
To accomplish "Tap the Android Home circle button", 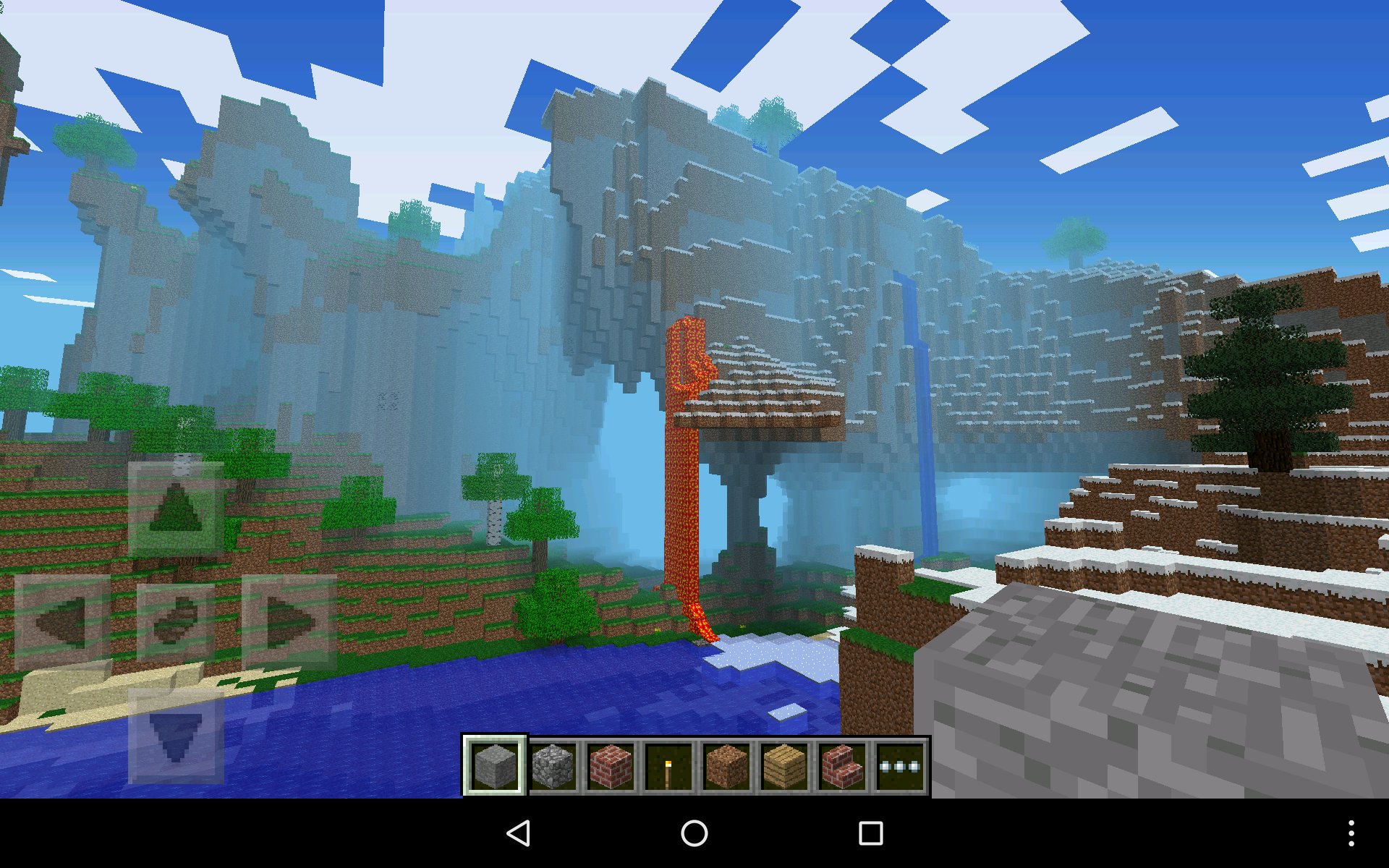I will pos(694,833).
